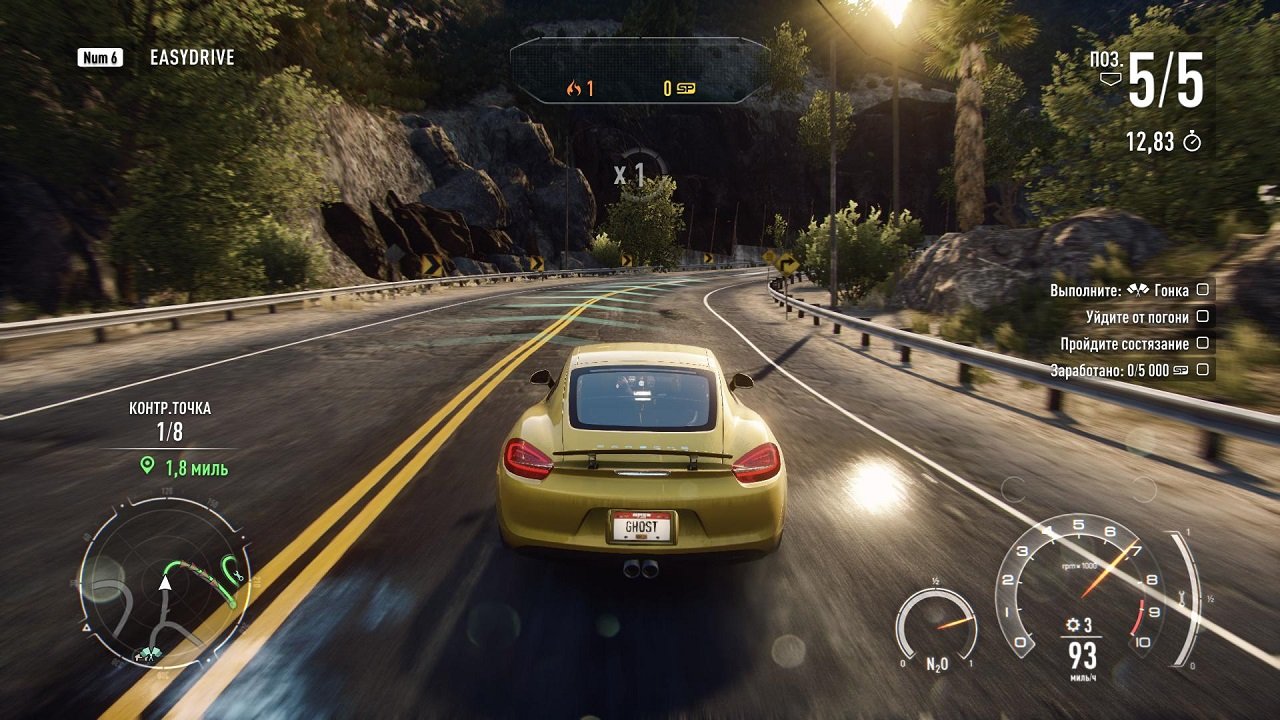
Task: Check the Уйдите от погони checkbox
Action: pyautogui.click(x=1204, y=317)
